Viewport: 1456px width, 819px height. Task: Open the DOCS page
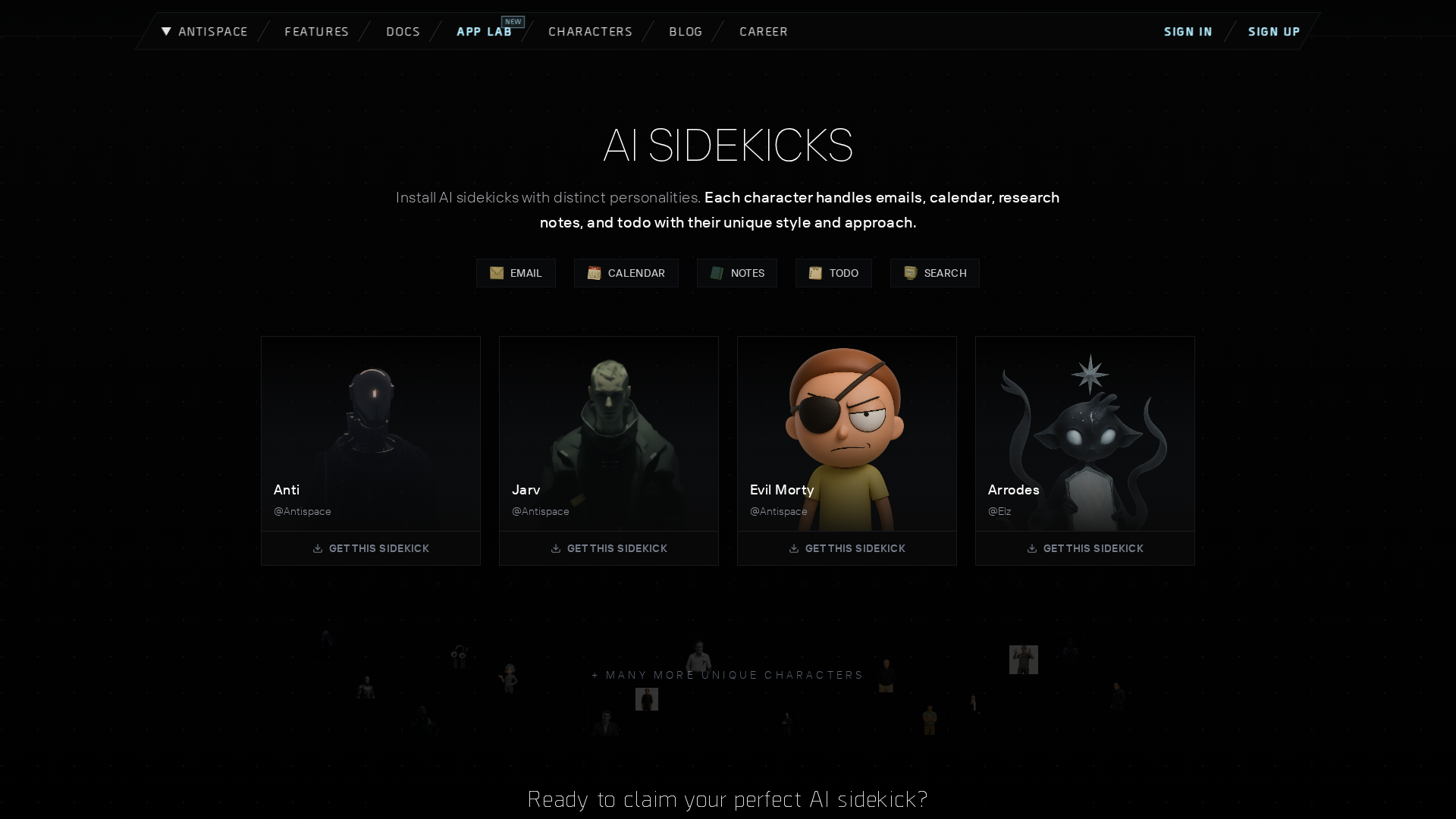tap(403, 32)
